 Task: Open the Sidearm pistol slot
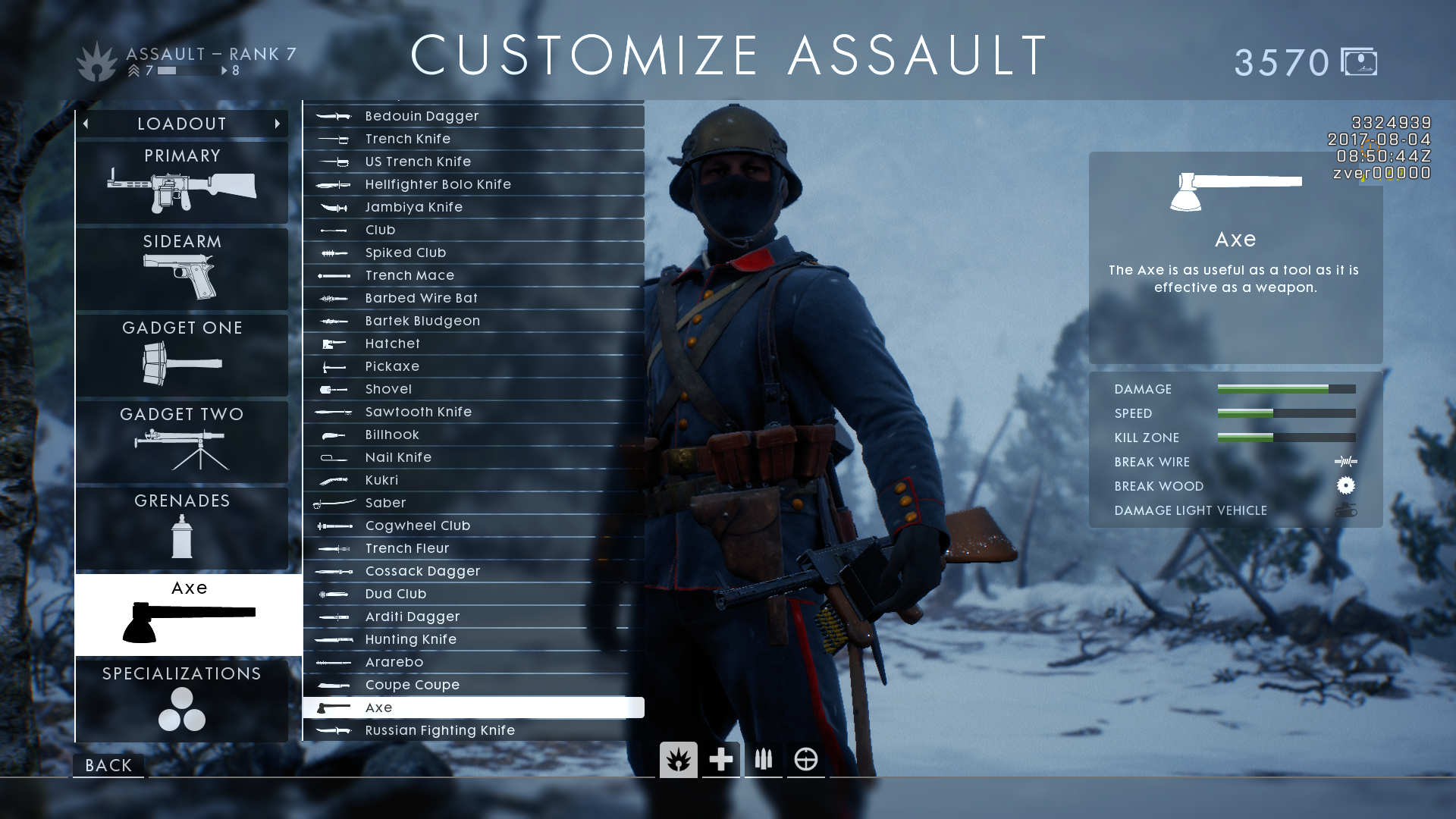[182, 268]
